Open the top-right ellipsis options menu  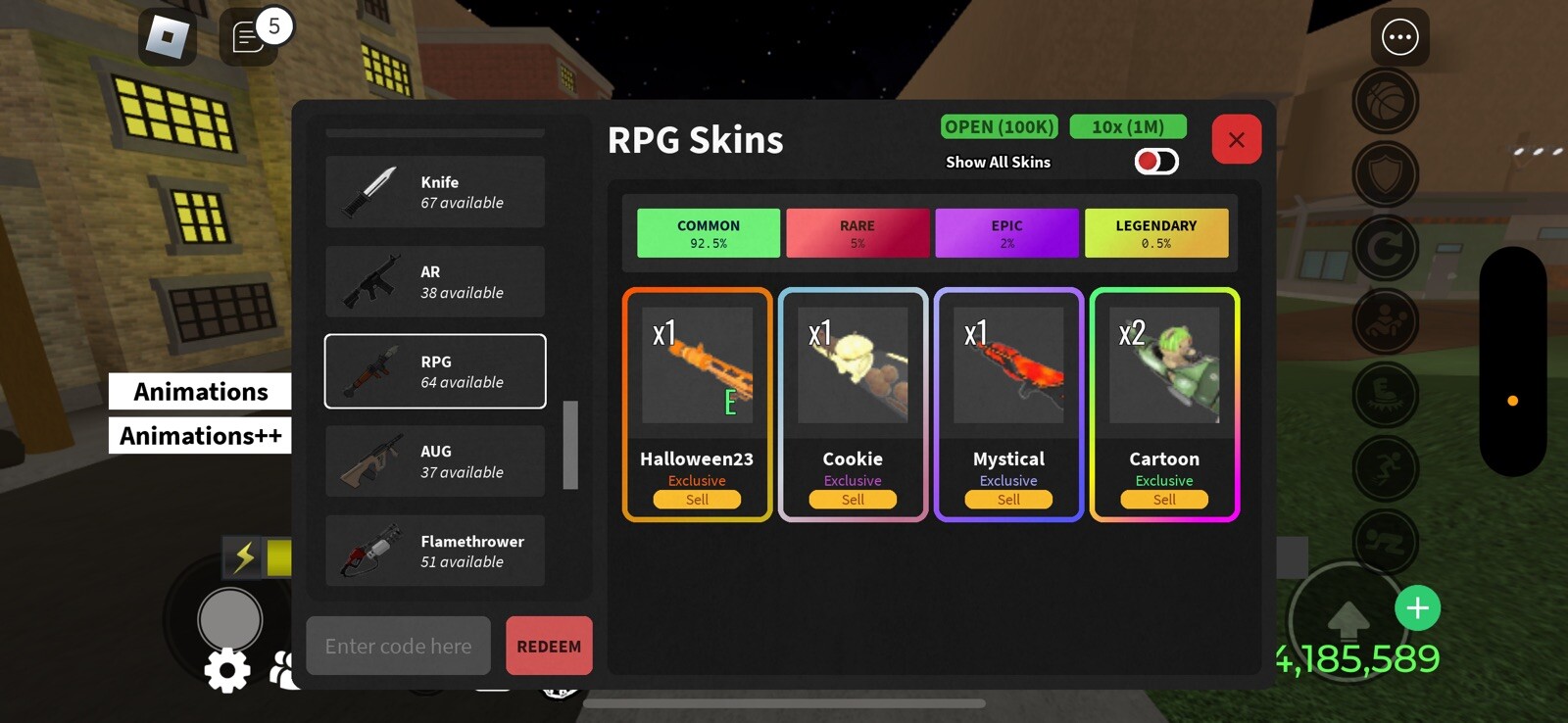click(x=1399, y=37)
